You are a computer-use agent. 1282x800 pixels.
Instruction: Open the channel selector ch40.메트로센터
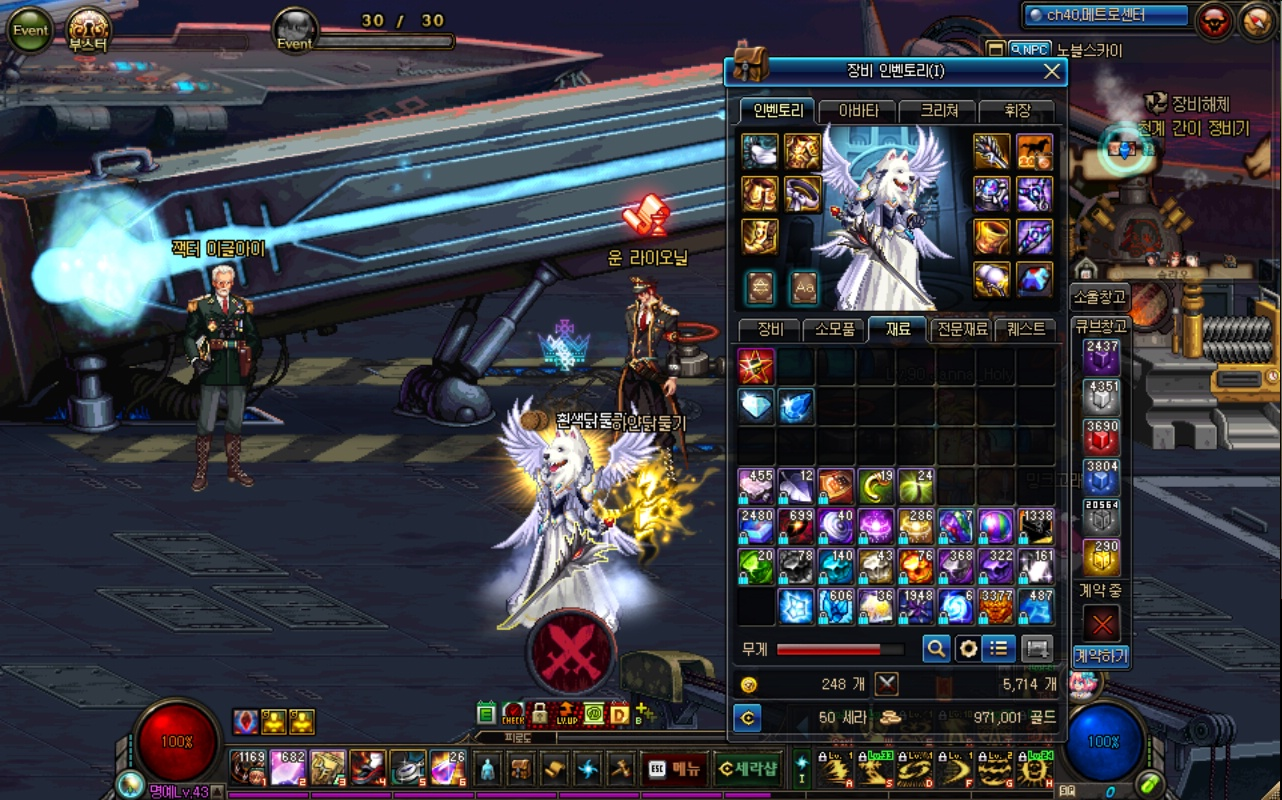click(1106, 15)
